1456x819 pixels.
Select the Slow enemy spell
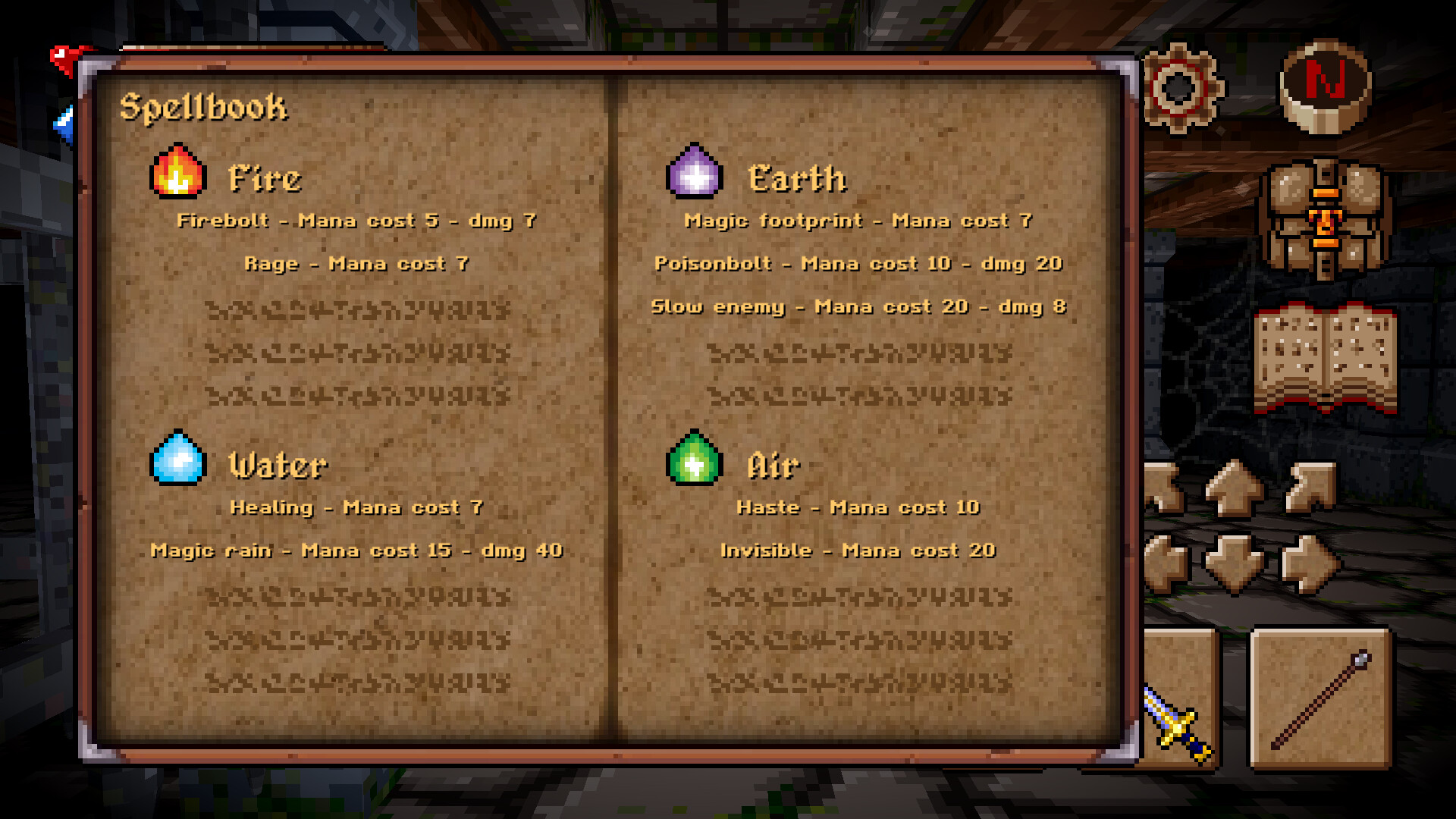click(861, 307)
